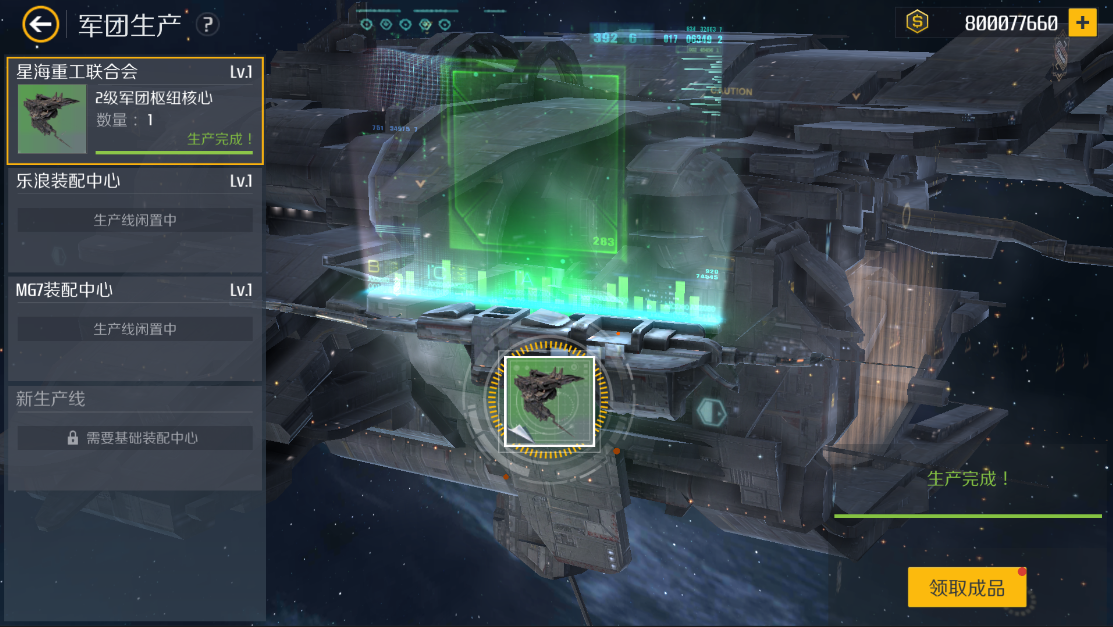Click the central framed core item icon
Viewport: 1113px width, 627px height.
[x=550, y=400]
